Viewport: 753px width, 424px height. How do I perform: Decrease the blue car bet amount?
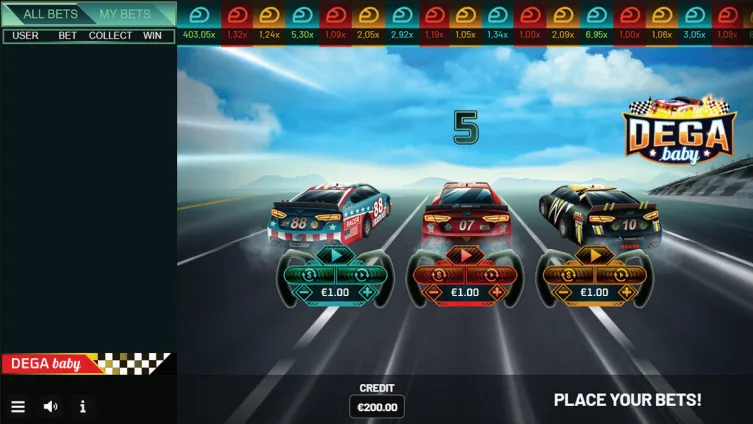pos(304,293)
